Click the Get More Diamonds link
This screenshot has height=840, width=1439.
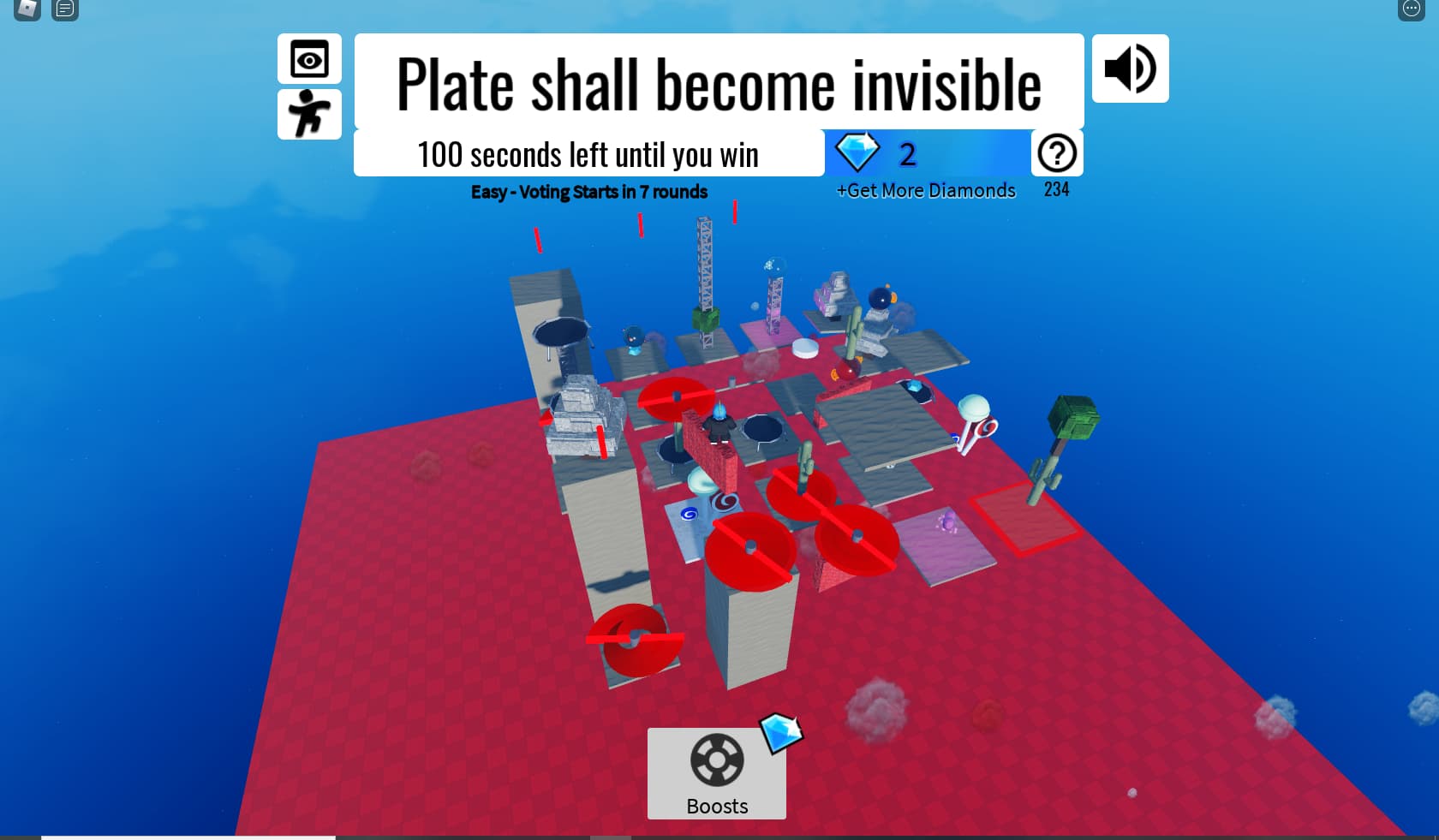(x=926, y=190)
